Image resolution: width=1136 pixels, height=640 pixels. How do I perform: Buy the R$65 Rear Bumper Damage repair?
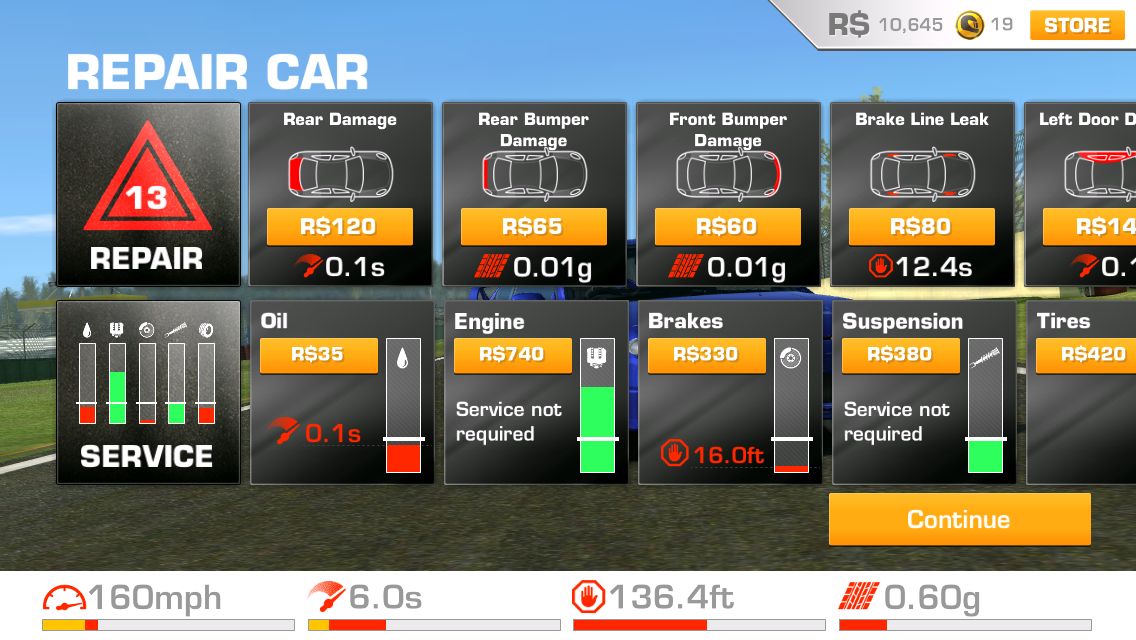pos(533,227)
